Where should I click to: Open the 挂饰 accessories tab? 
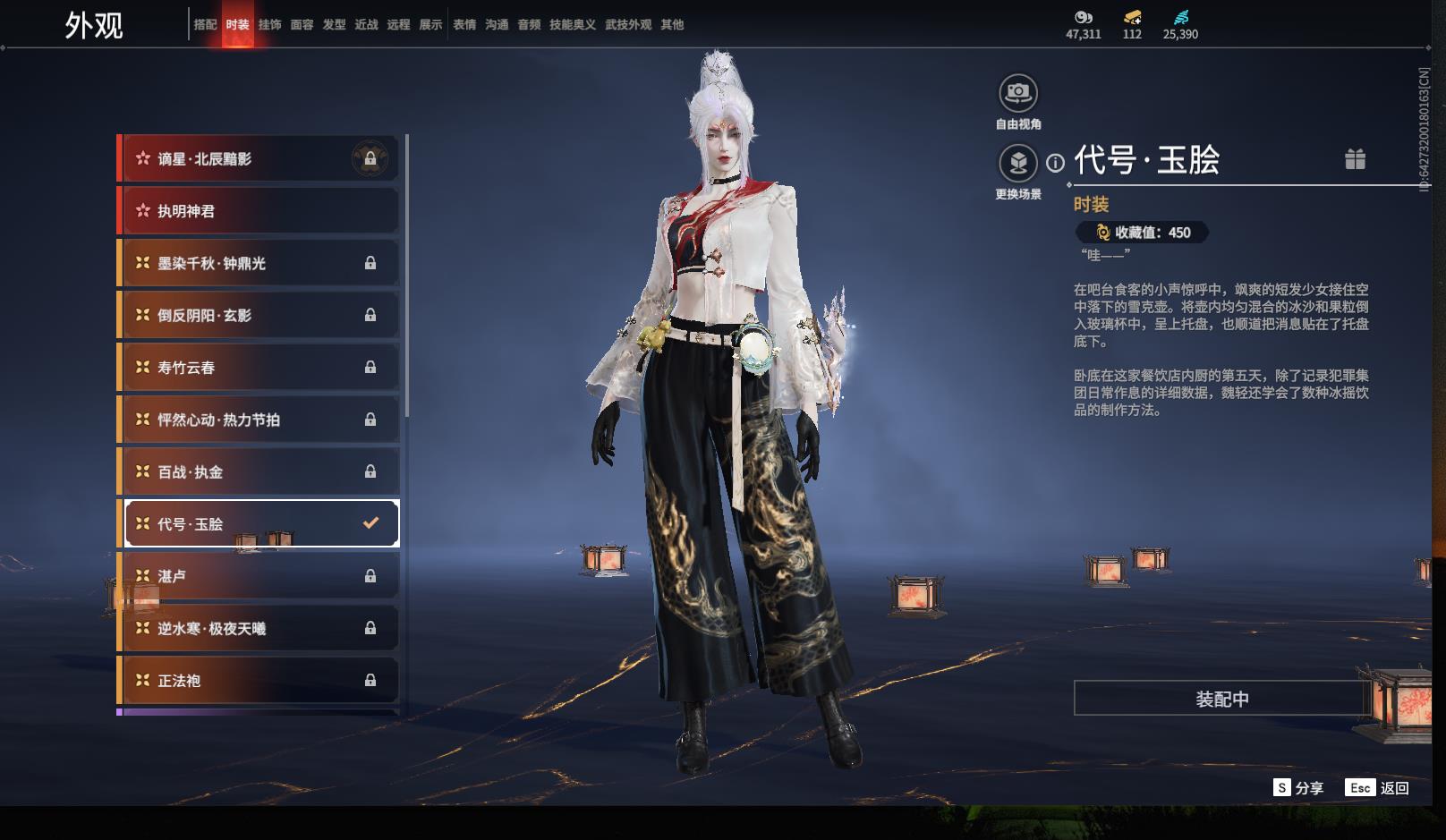(x=269, y=25)
